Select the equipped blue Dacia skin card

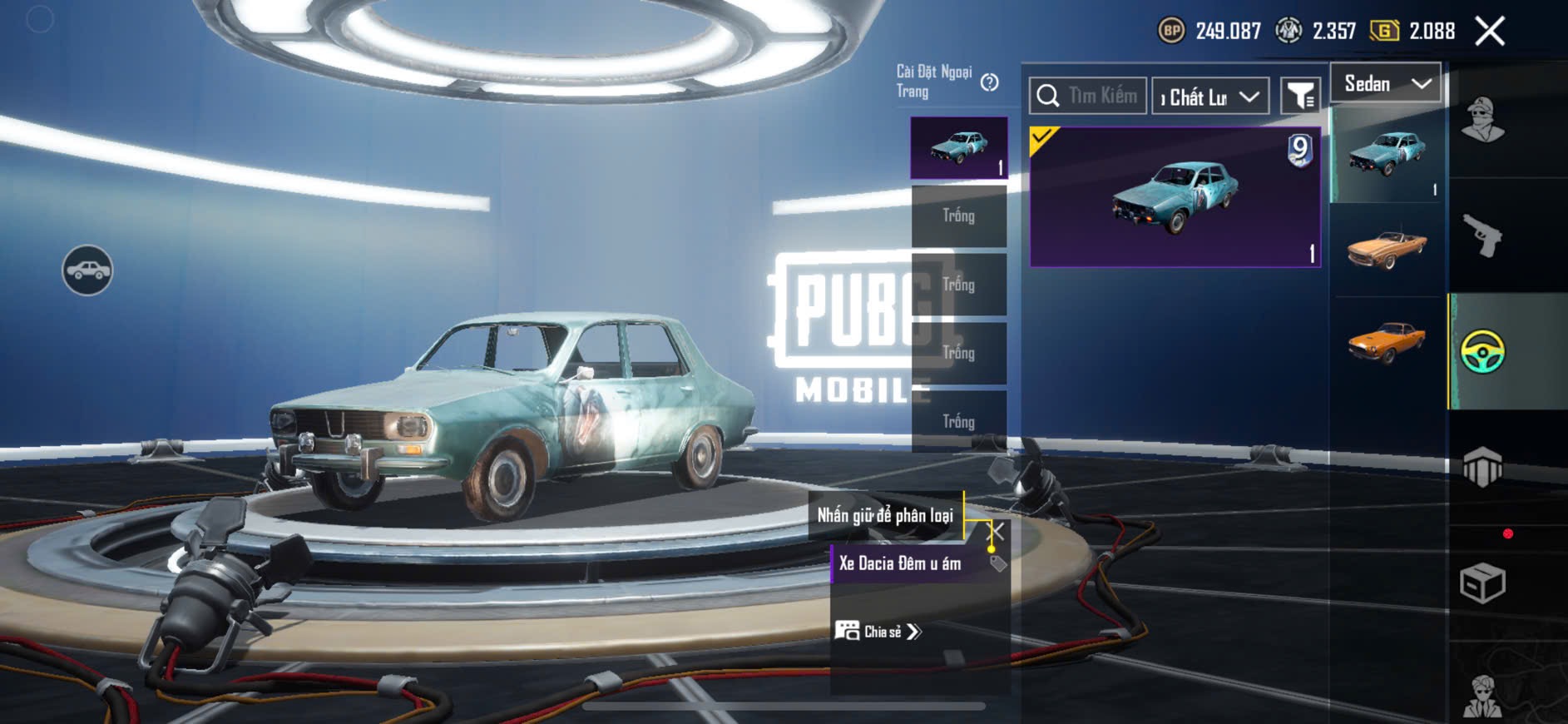(x=1175, y=197)
